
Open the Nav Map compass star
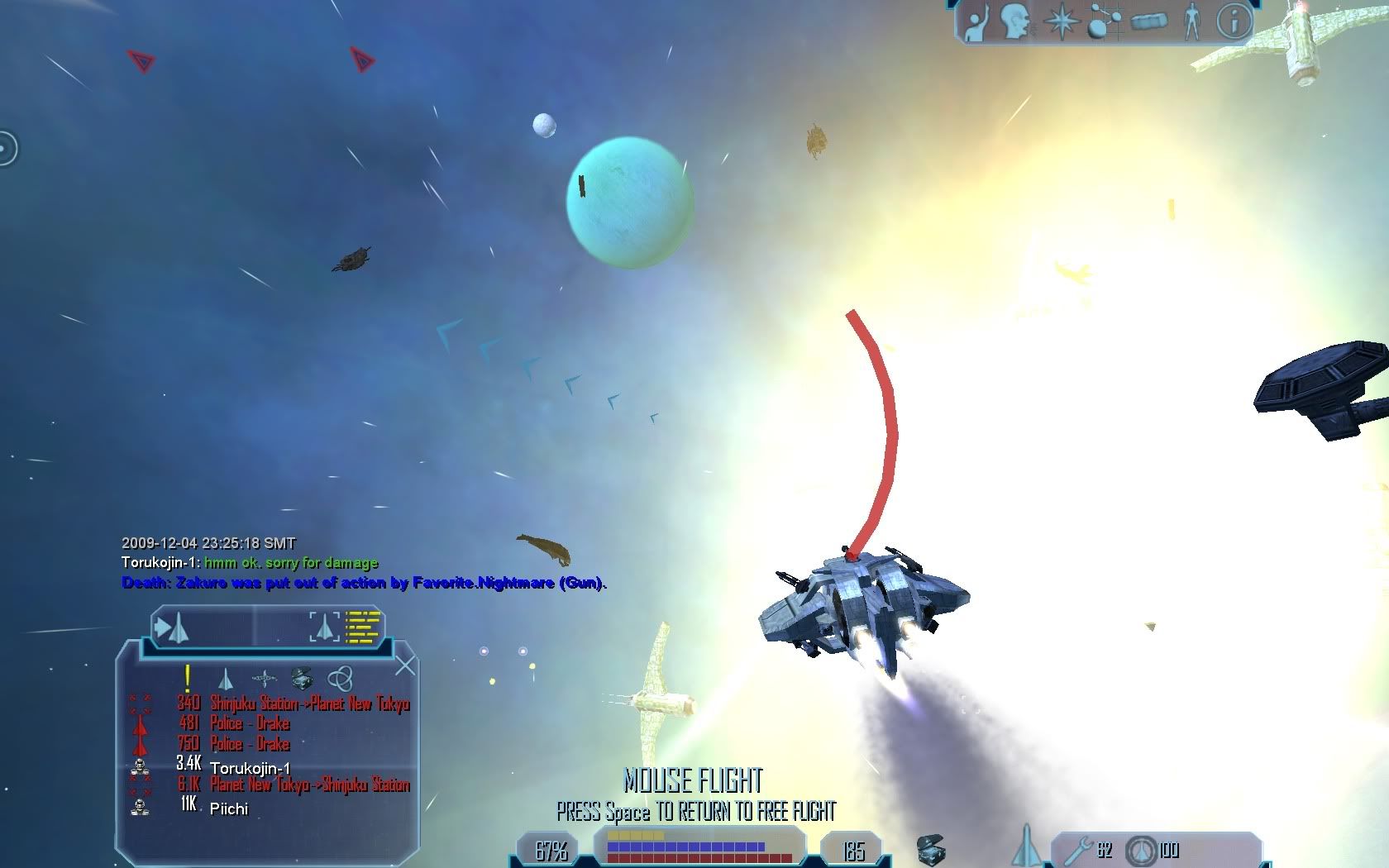pyautogui.click(x=1061, y=21)
